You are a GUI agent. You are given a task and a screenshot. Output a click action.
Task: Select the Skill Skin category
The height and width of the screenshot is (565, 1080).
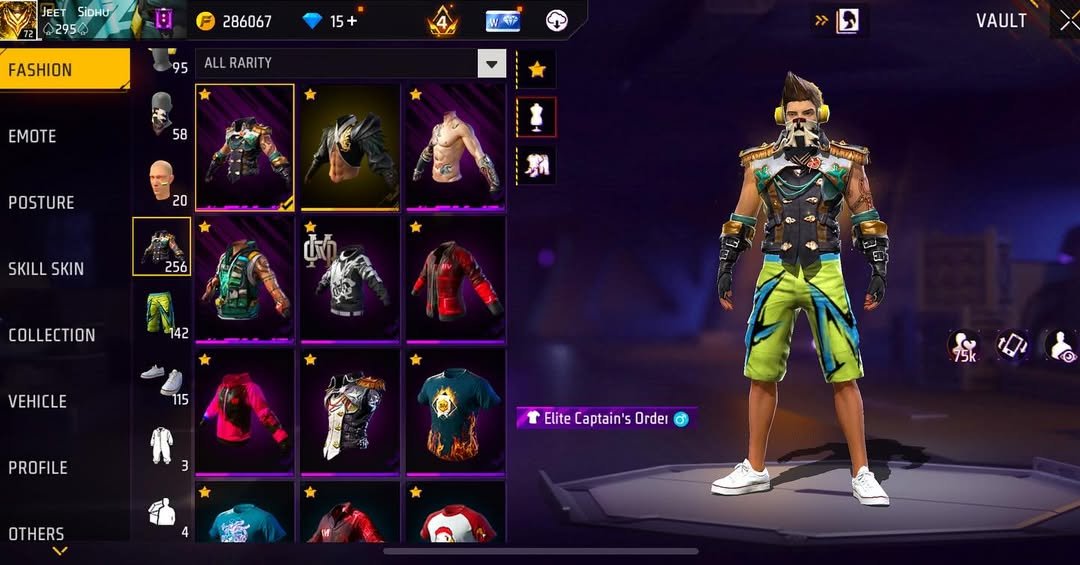46,268
